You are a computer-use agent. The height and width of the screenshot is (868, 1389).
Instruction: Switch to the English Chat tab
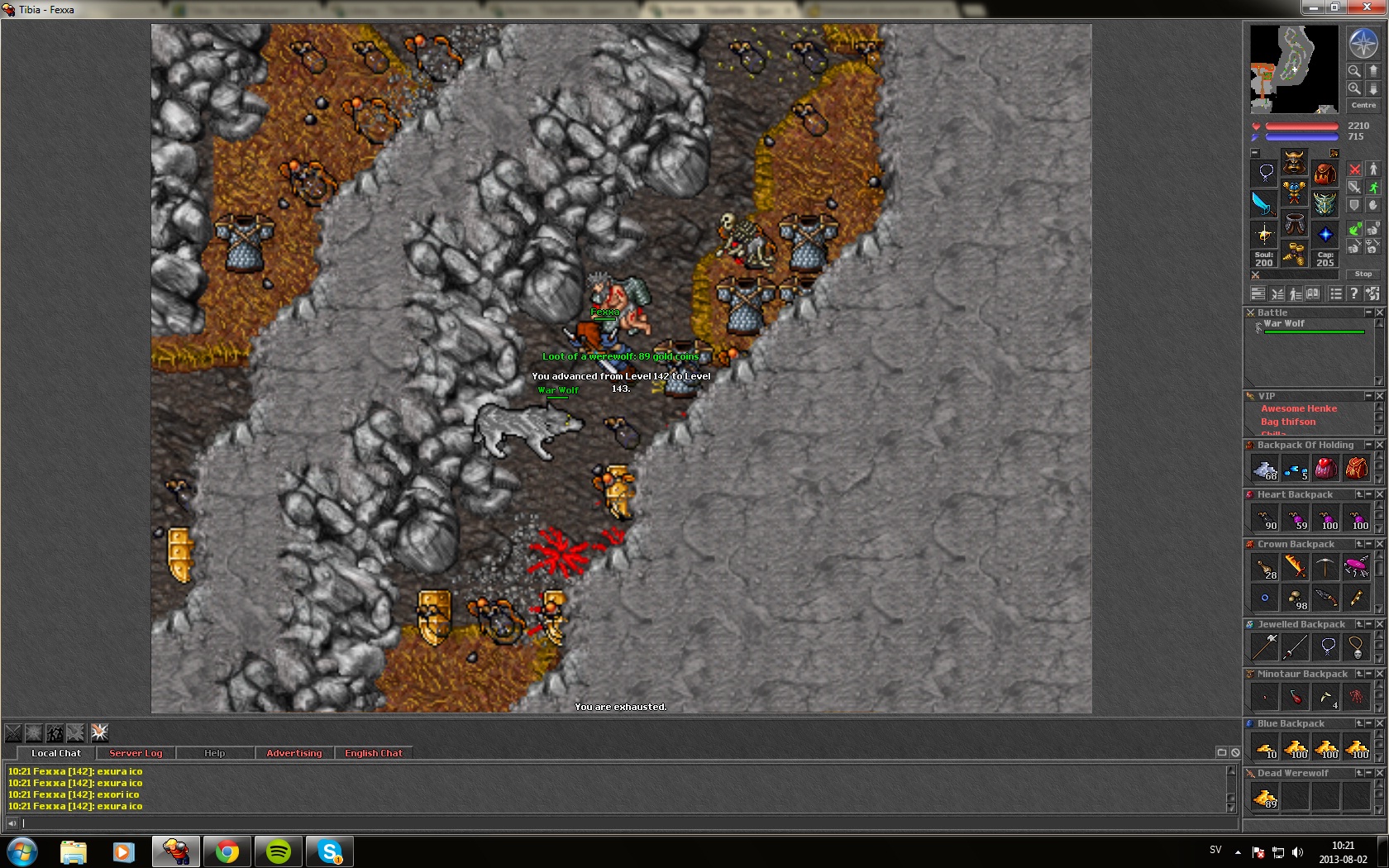point(373,753)
